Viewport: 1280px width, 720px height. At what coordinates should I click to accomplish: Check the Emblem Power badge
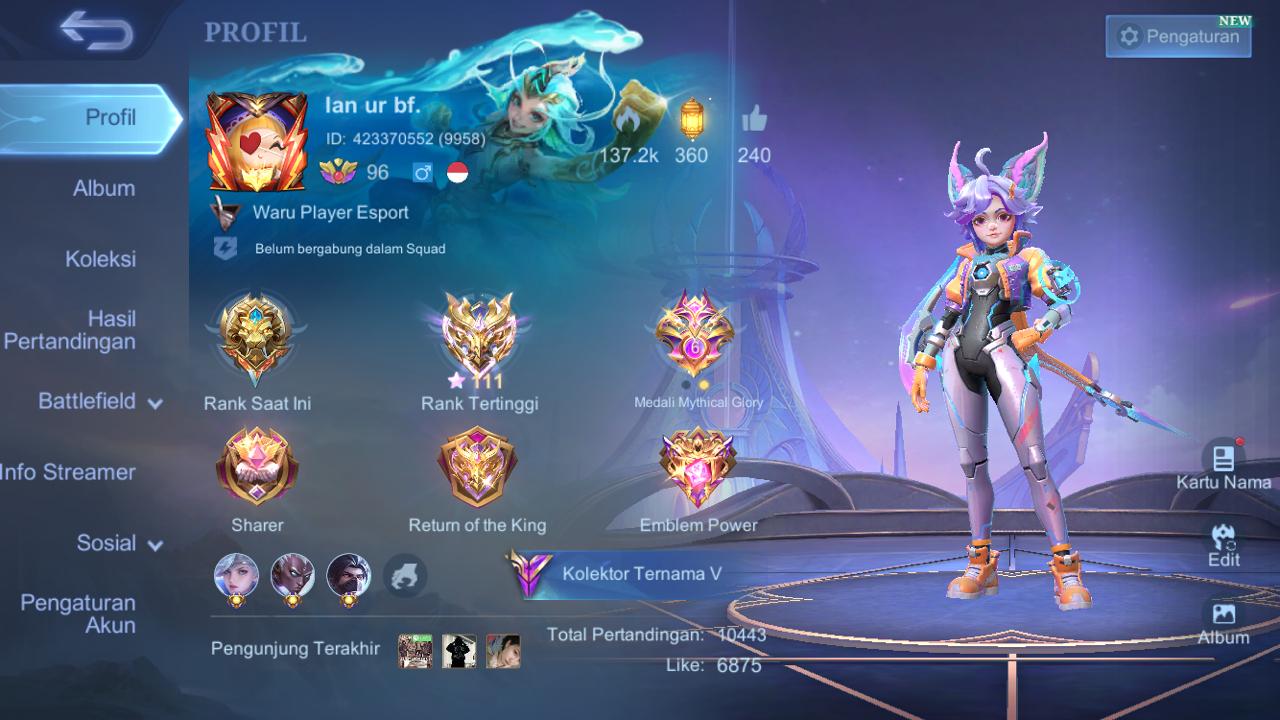(x=698, y=468)
